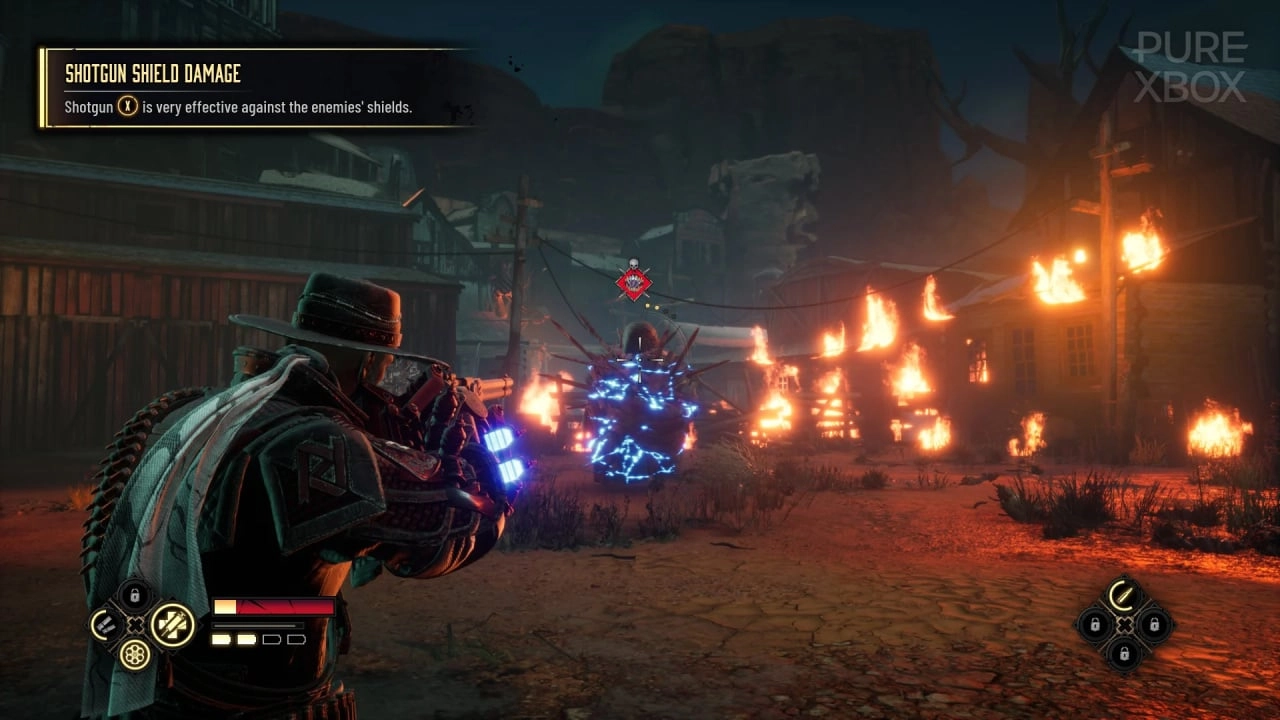The height and width of the screenshot is (720, 1280).
Task: Click the X emblem at the weapon wheel center
Action: tap(137, 624)
